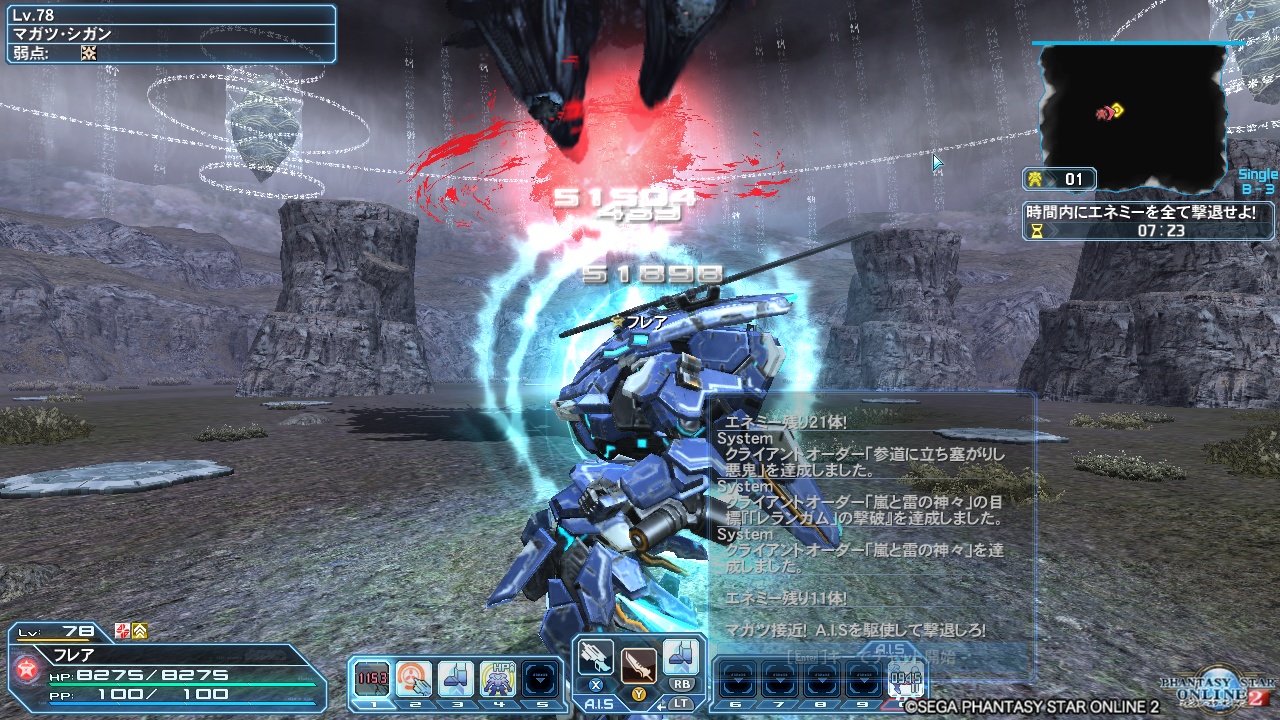Click the A.I.S boots icon beside RB
The height and width of the screenshot is (720, 1280).
tap(682, 660)
